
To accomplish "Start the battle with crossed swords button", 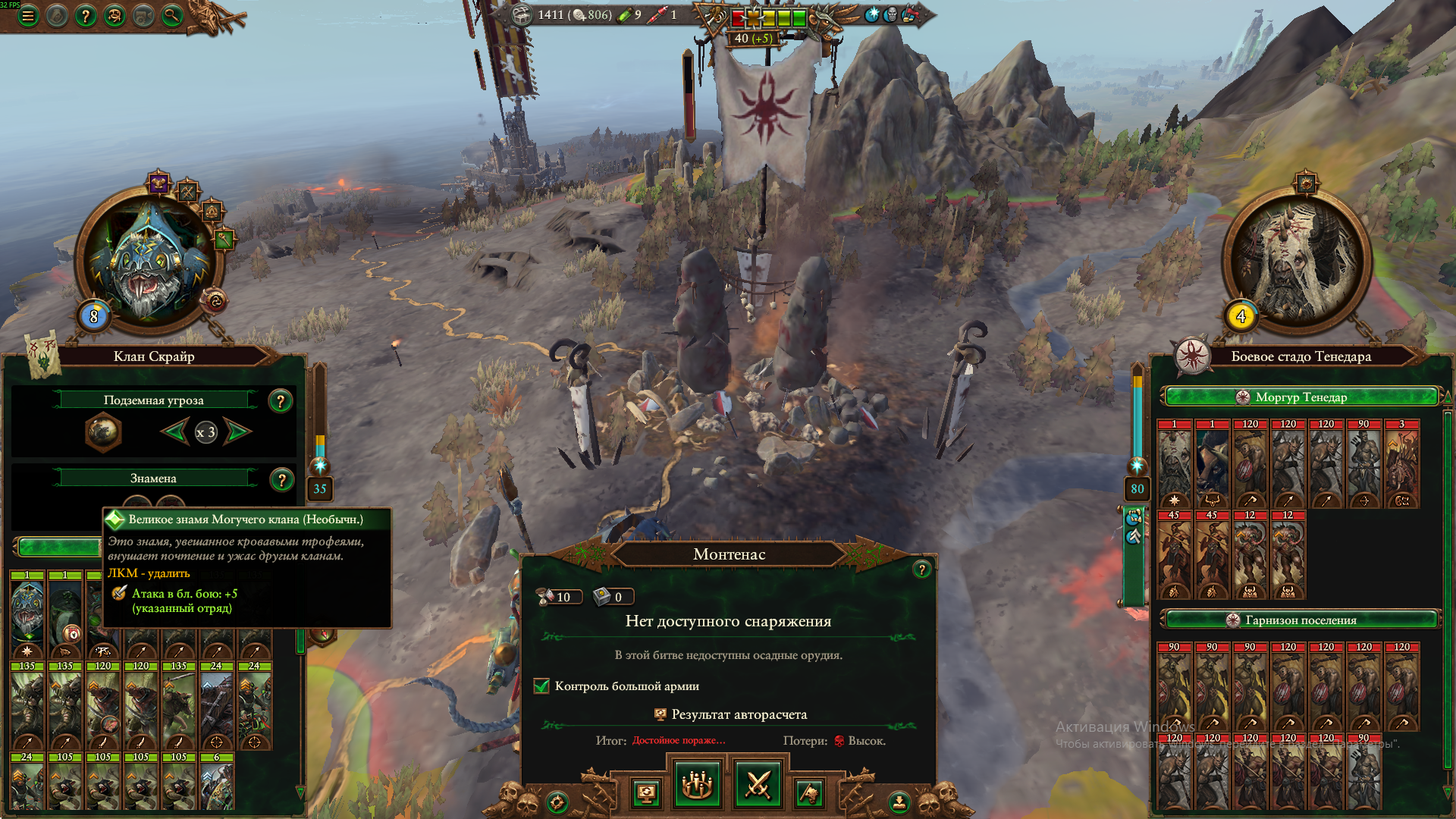I will pos(758,784).
